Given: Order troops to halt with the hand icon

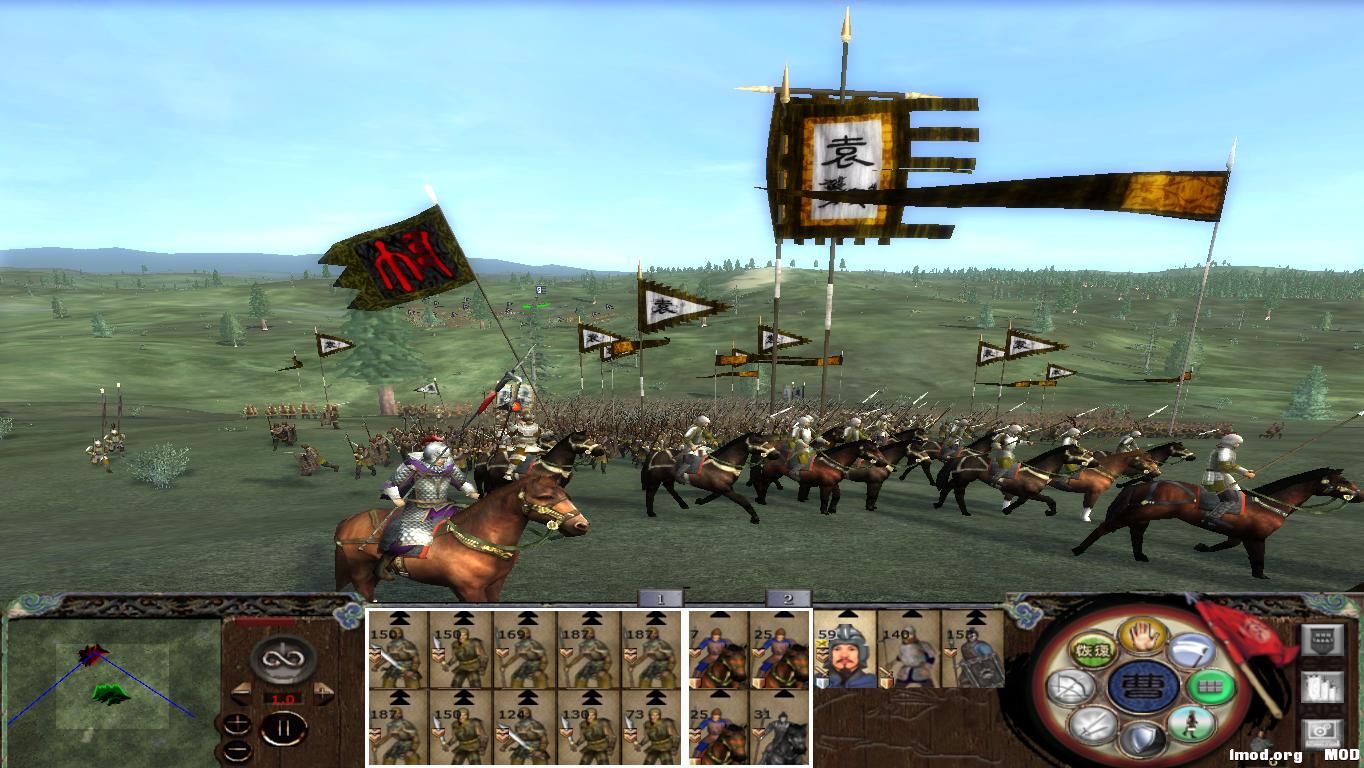Looking at the screenshot, I should (1141, 638).
